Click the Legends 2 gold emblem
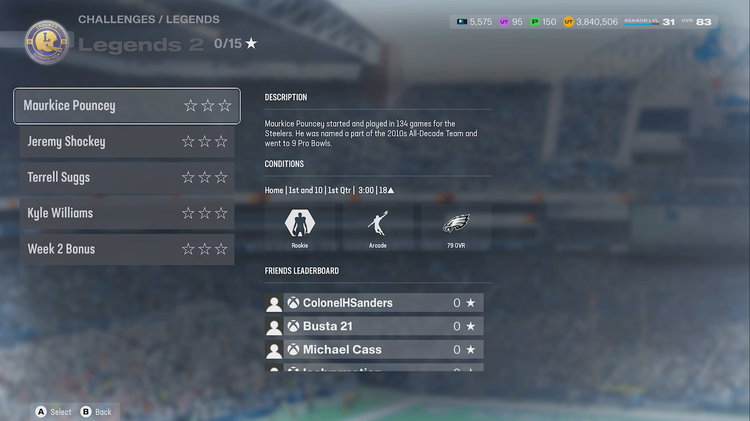This screenshot has width=750, height=421. [46, 42]
